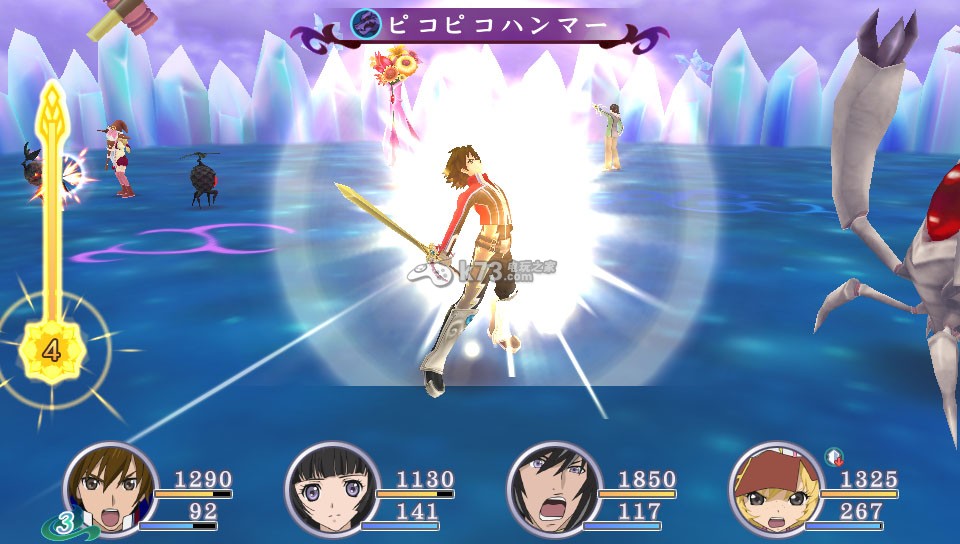
Task: Select the blonde girl with red cap portrait
Action: (x=776, y=488)
